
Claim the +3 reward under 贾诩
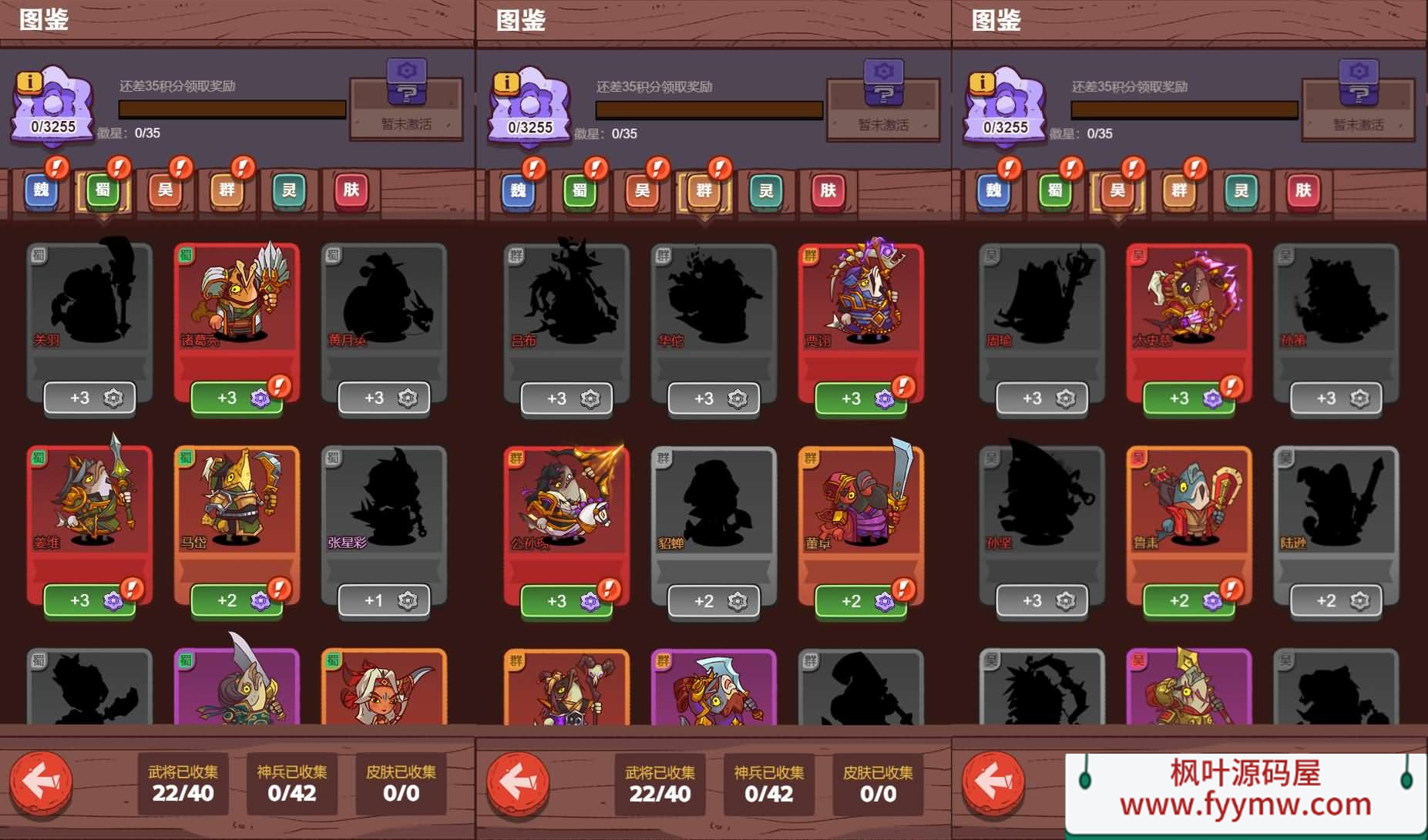tap(861, 398)
